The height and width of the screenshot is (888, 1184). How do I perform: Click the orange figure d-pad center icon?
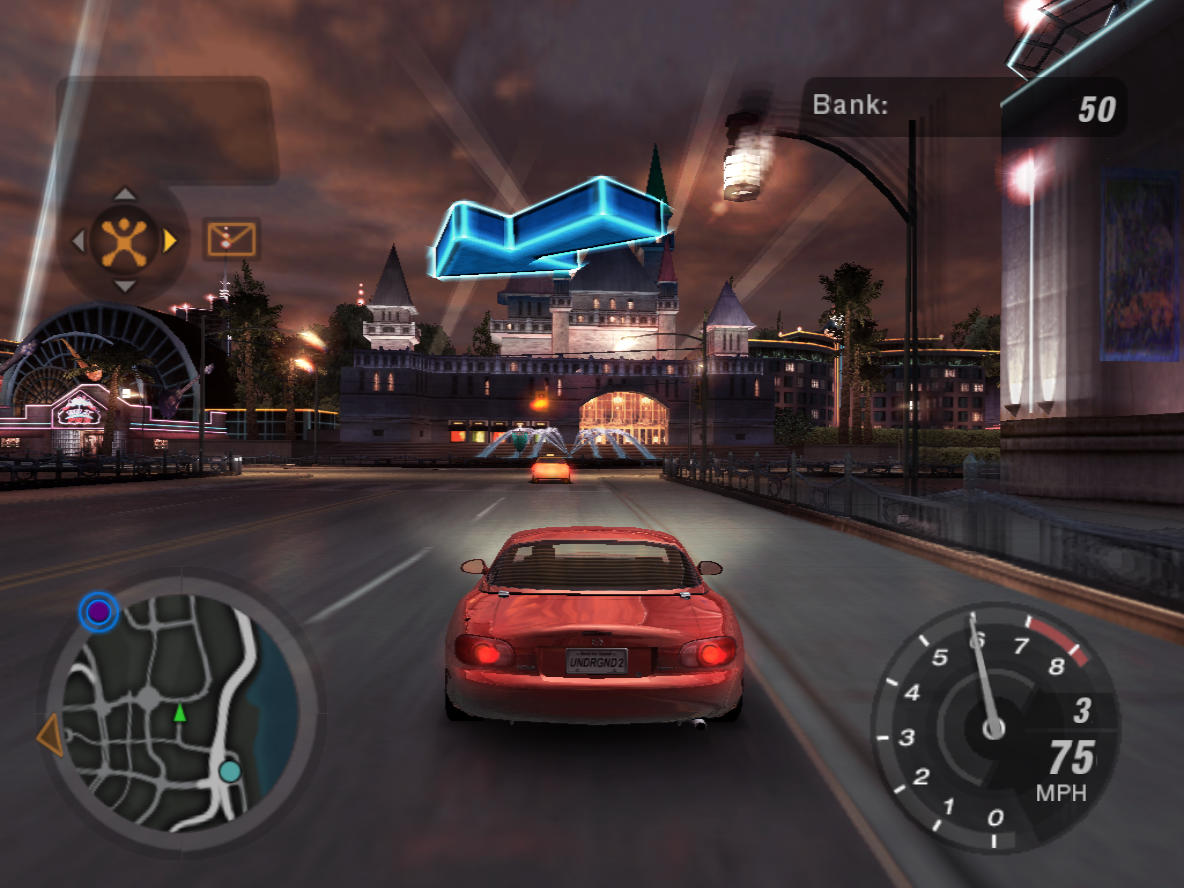pyautogui.click(x=124, y=240)
